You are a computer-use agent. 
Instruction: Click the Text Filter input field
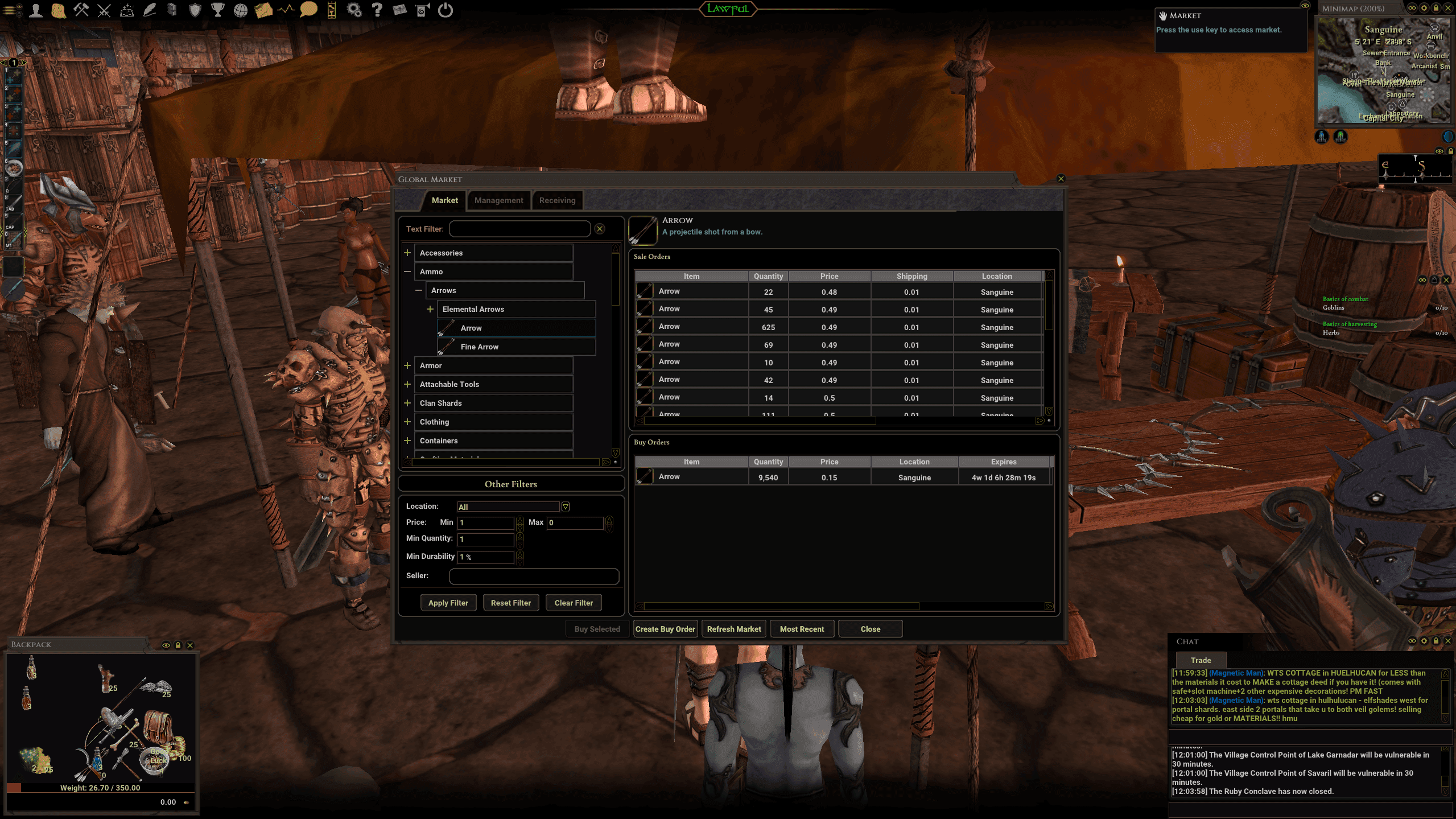tap(519, 229)
